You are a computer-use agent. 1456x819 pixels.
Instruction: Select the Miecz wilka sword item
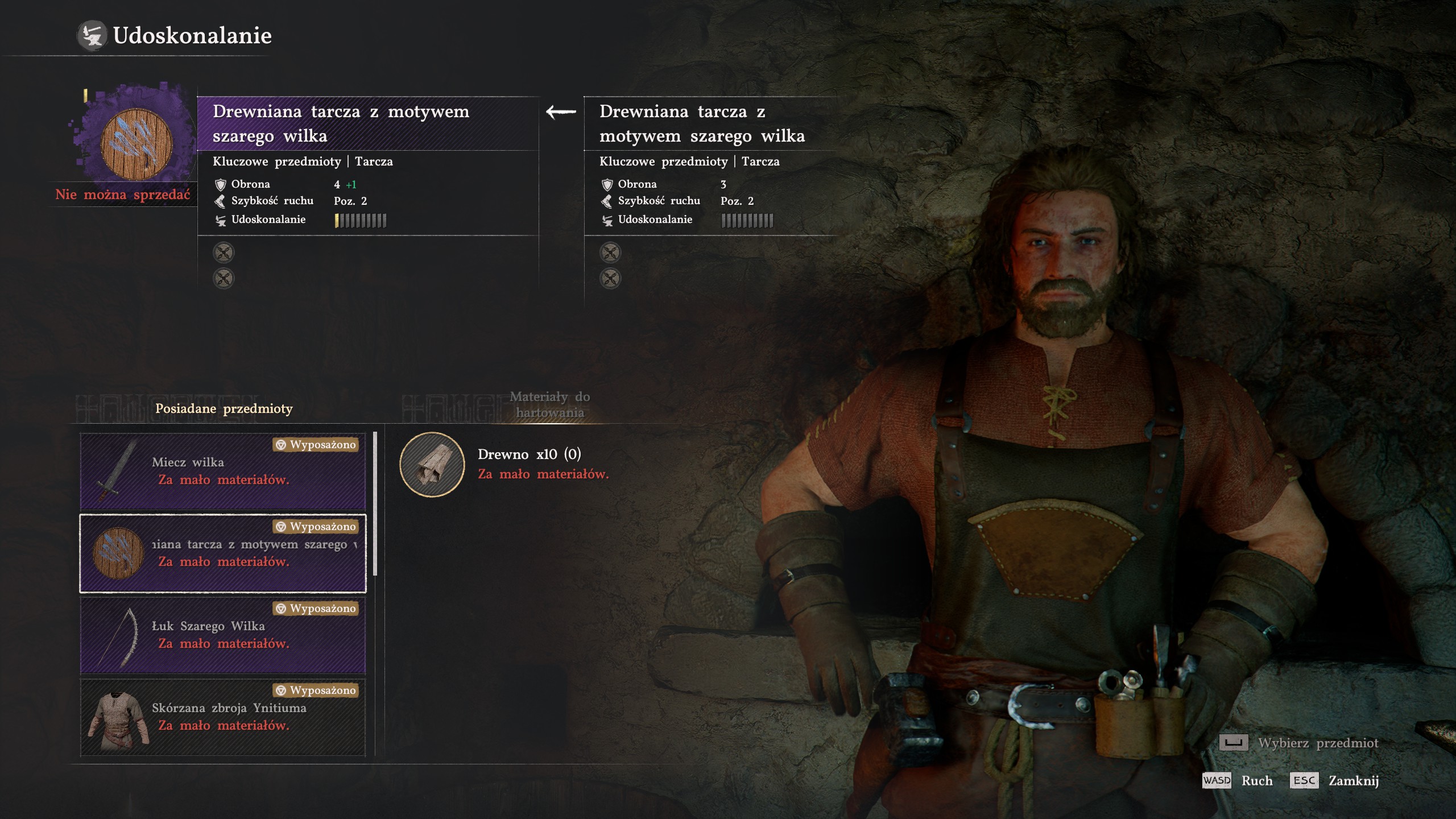click(x=222, y=471)
